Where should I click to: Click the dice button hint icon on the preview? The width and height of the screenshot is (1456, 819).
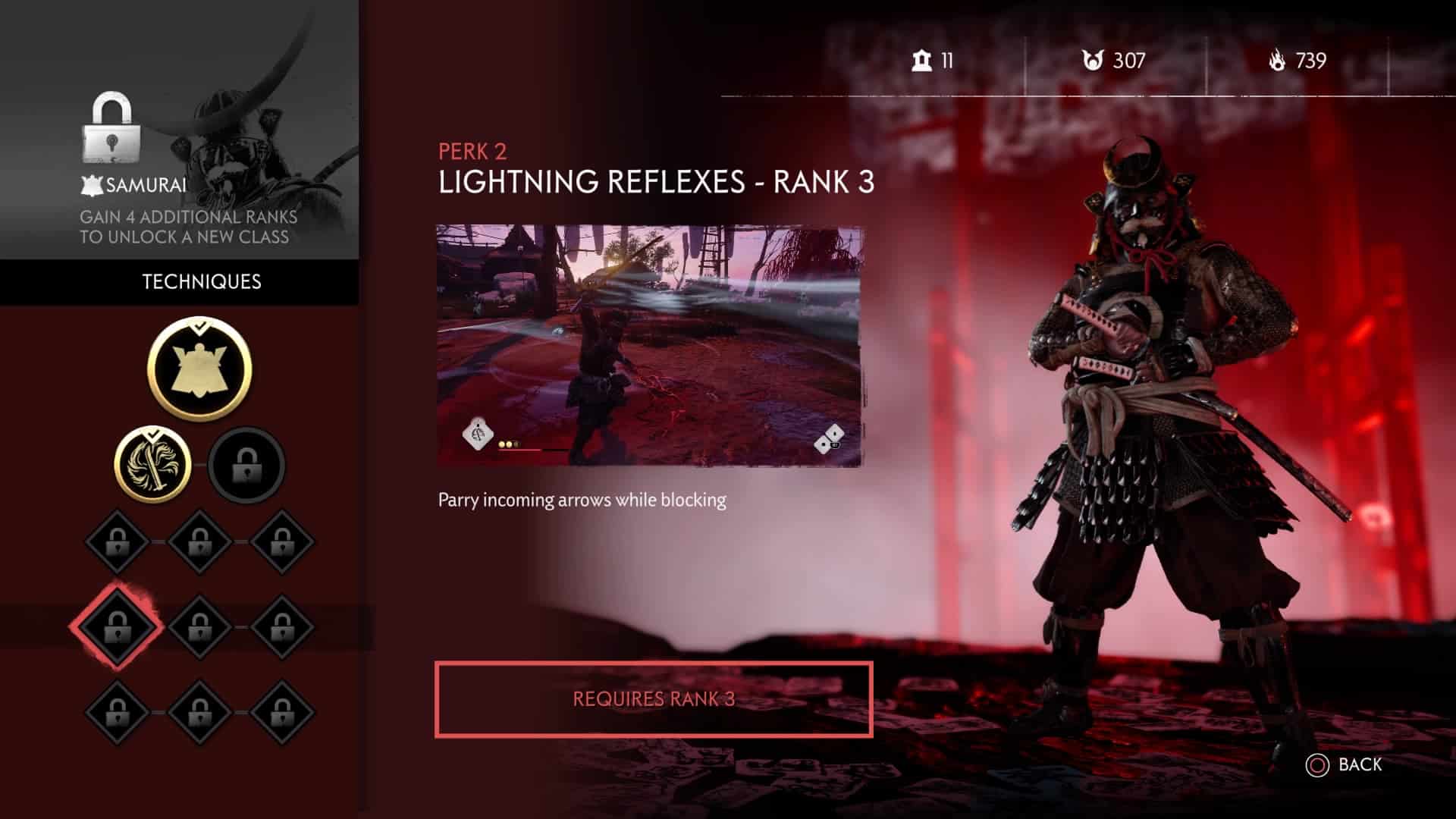pos(827,438)
